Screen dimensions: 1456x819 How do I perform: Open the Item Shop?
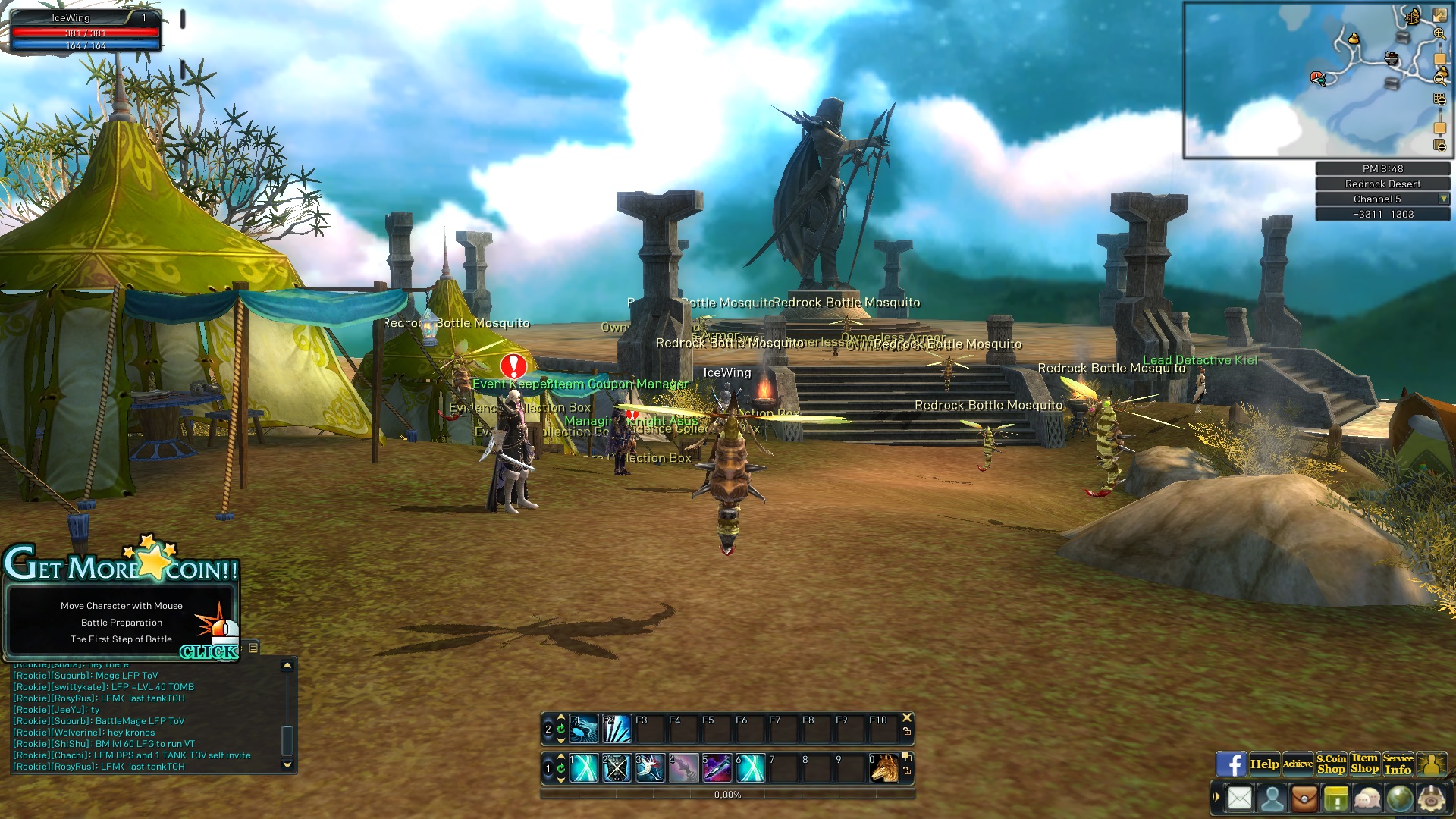1364,764
